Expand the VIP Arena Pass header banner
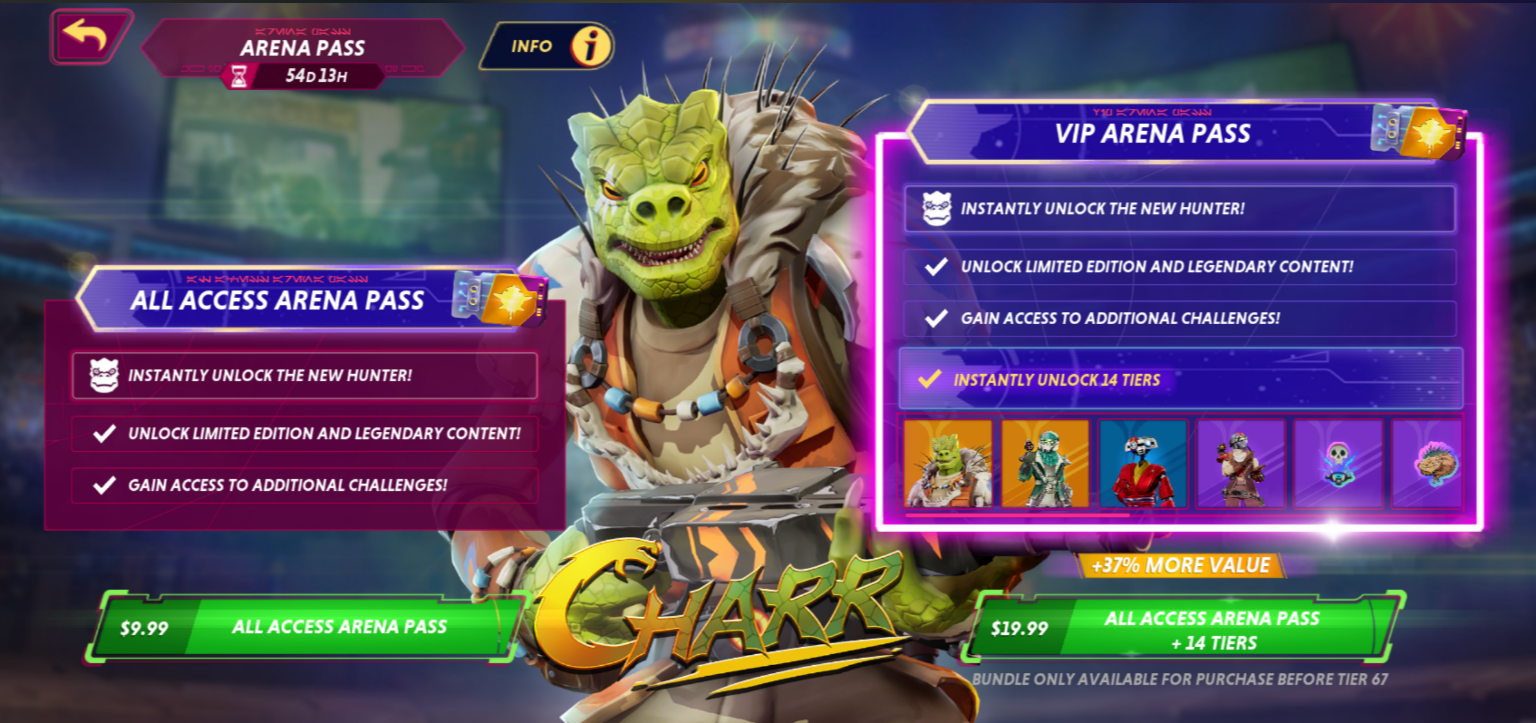The width and height of the screenshot is (1536, 723). coord(1181,131)
